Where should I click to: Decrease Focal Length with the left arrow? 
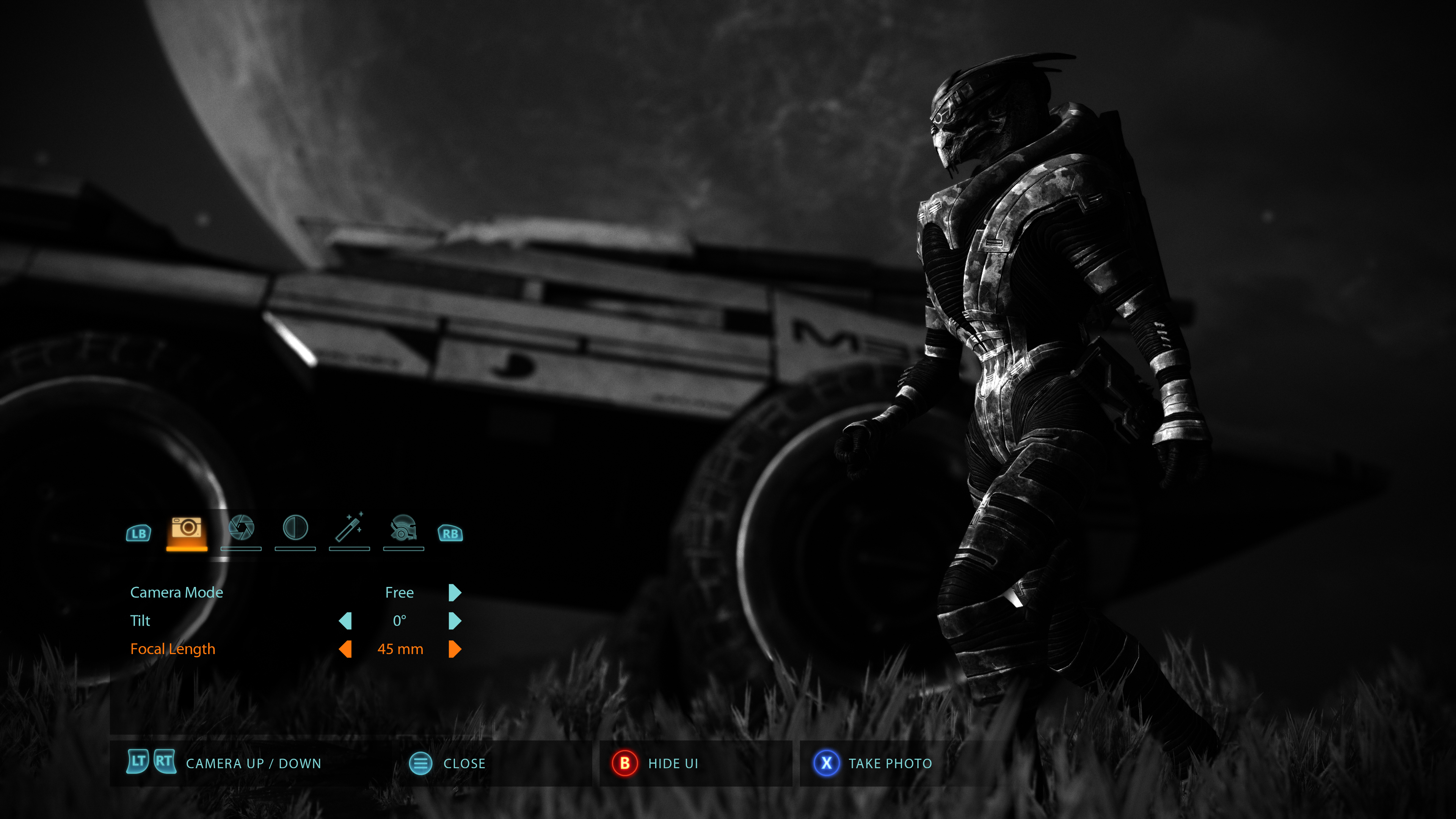pos(346,650)
